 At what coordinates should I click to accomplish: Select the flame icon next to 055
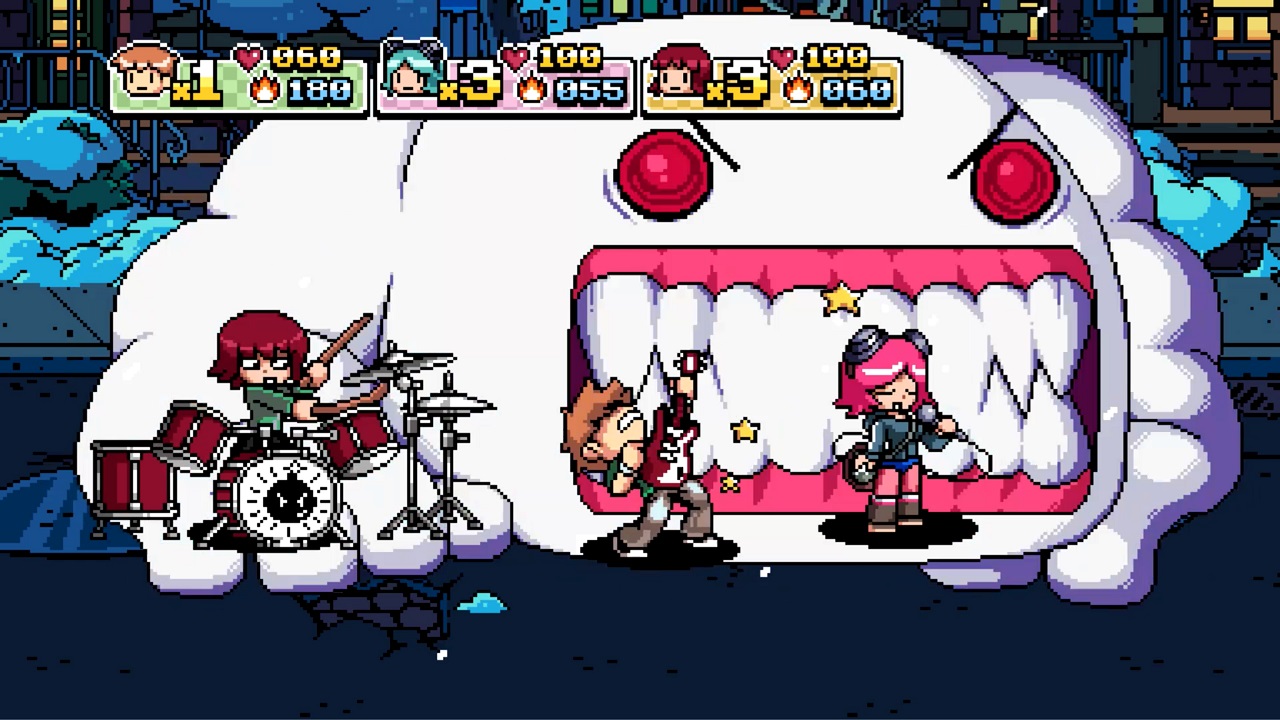pyautogui.click(x=530, y=90)
